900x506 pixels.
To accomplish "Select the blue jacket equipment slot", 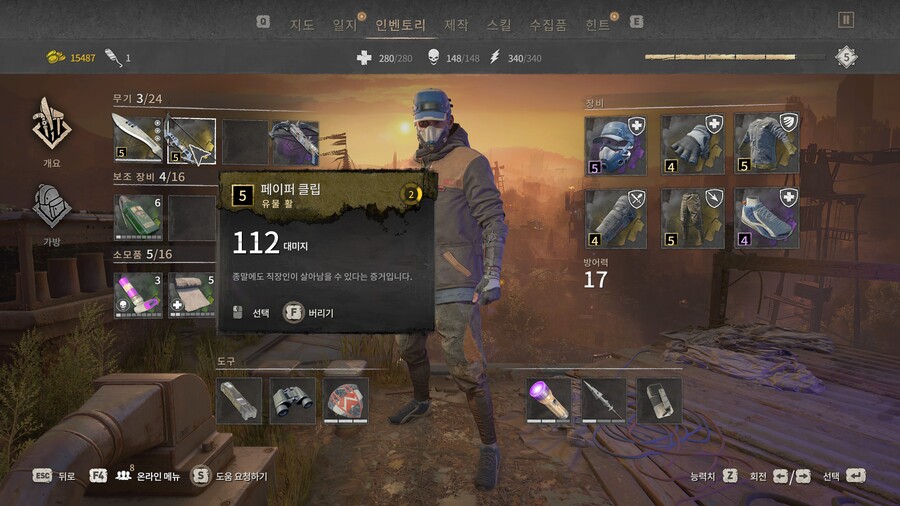I will [765, 145].
